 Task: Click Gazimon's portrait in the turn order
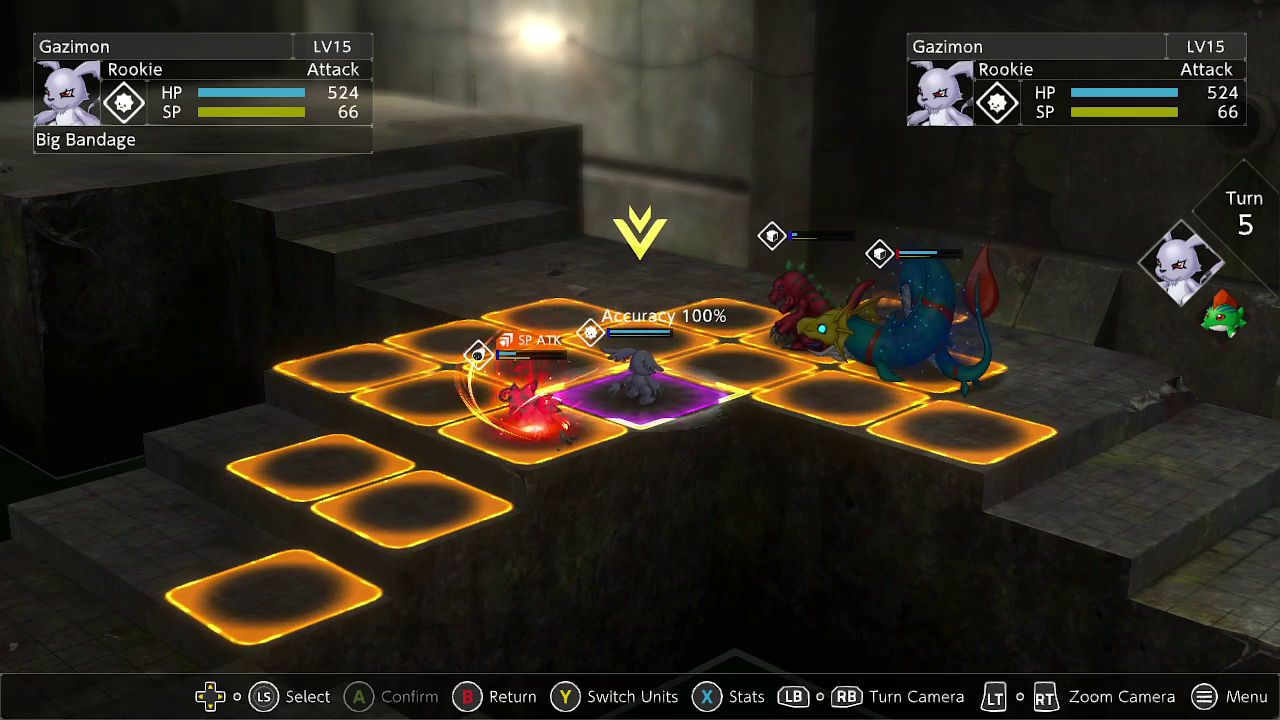coord(1182,264)
